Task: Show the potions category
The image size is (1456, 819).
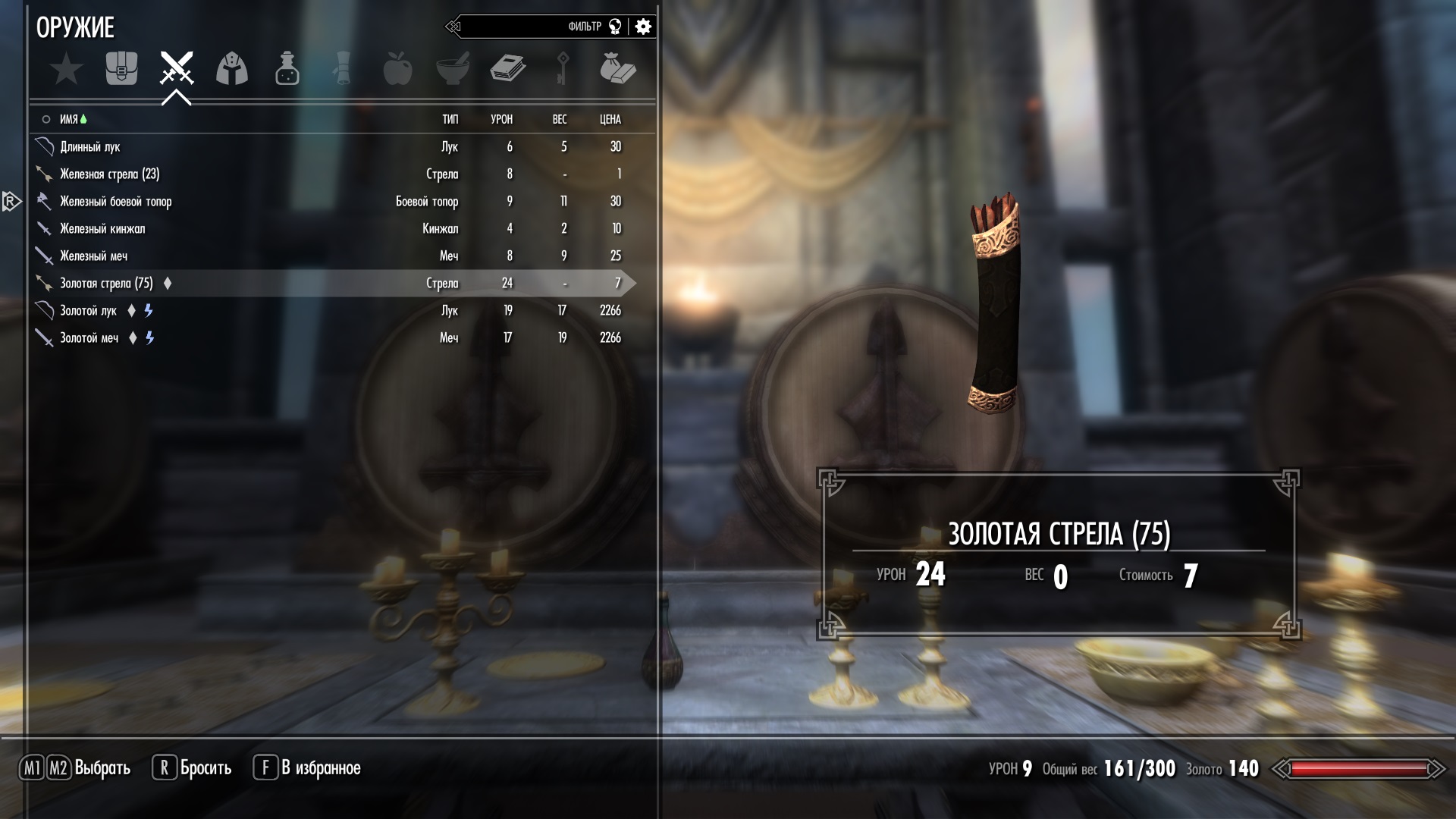Action: tap(287, 69)
